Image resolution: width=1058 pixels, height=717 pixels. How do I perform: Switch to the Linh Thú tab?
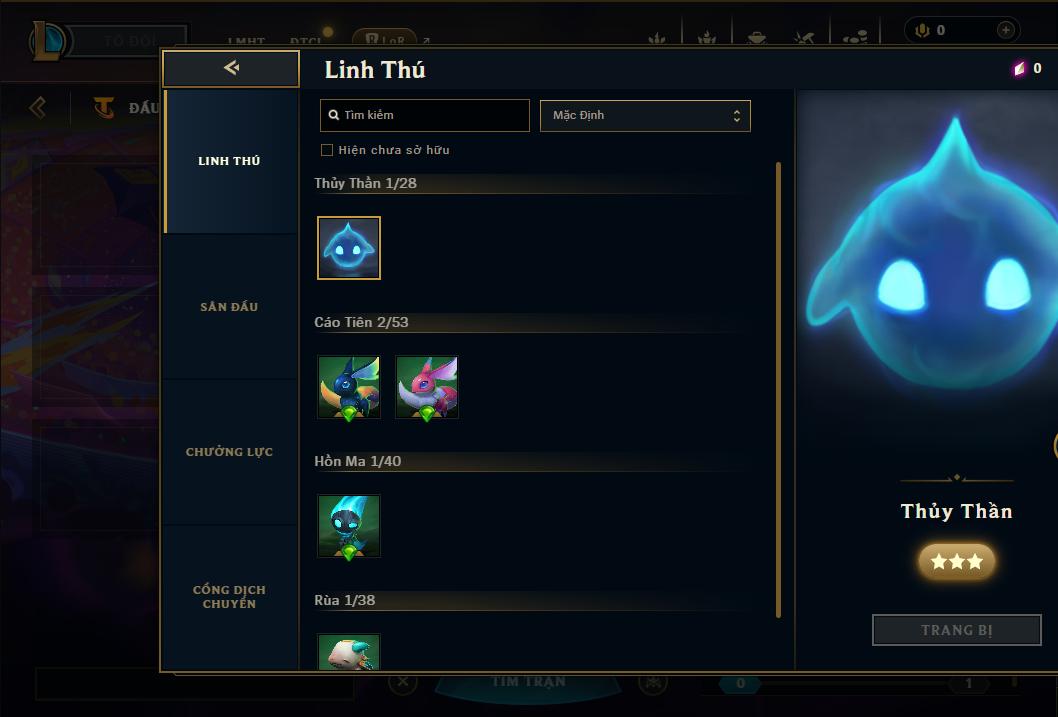[x=229, y=161]
